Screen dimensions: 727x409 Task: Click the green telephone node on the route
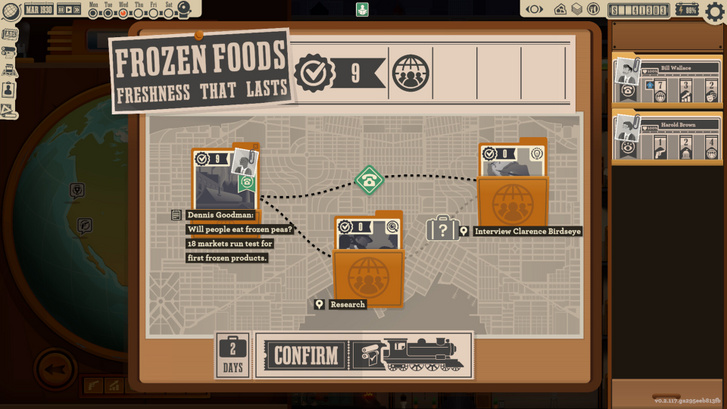coord(369,180)
